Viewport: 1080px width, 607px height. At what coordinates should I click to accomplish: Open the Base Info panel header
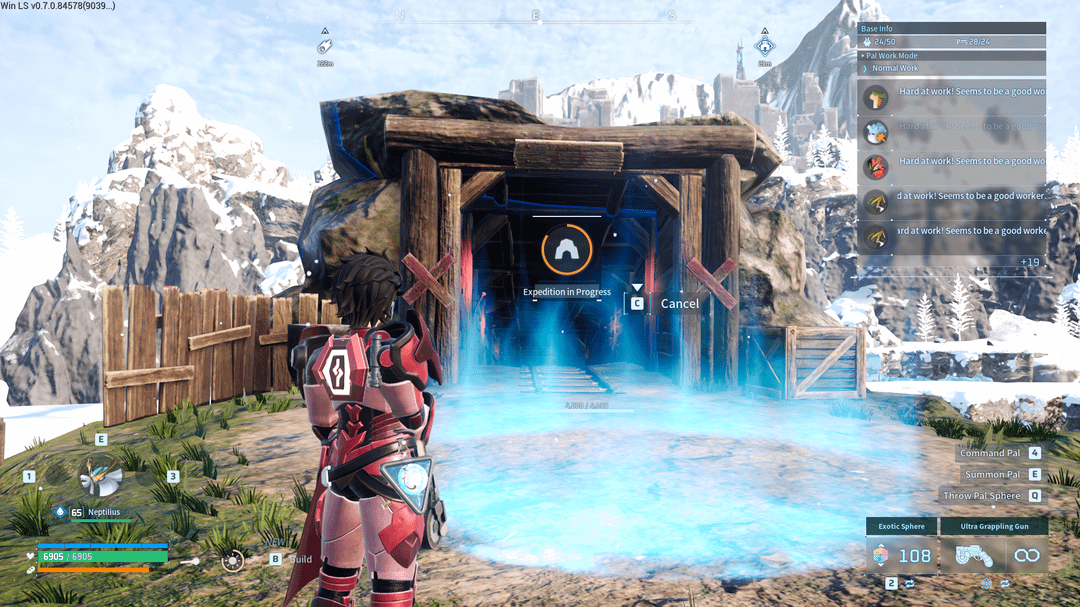(x=952, y=29)
